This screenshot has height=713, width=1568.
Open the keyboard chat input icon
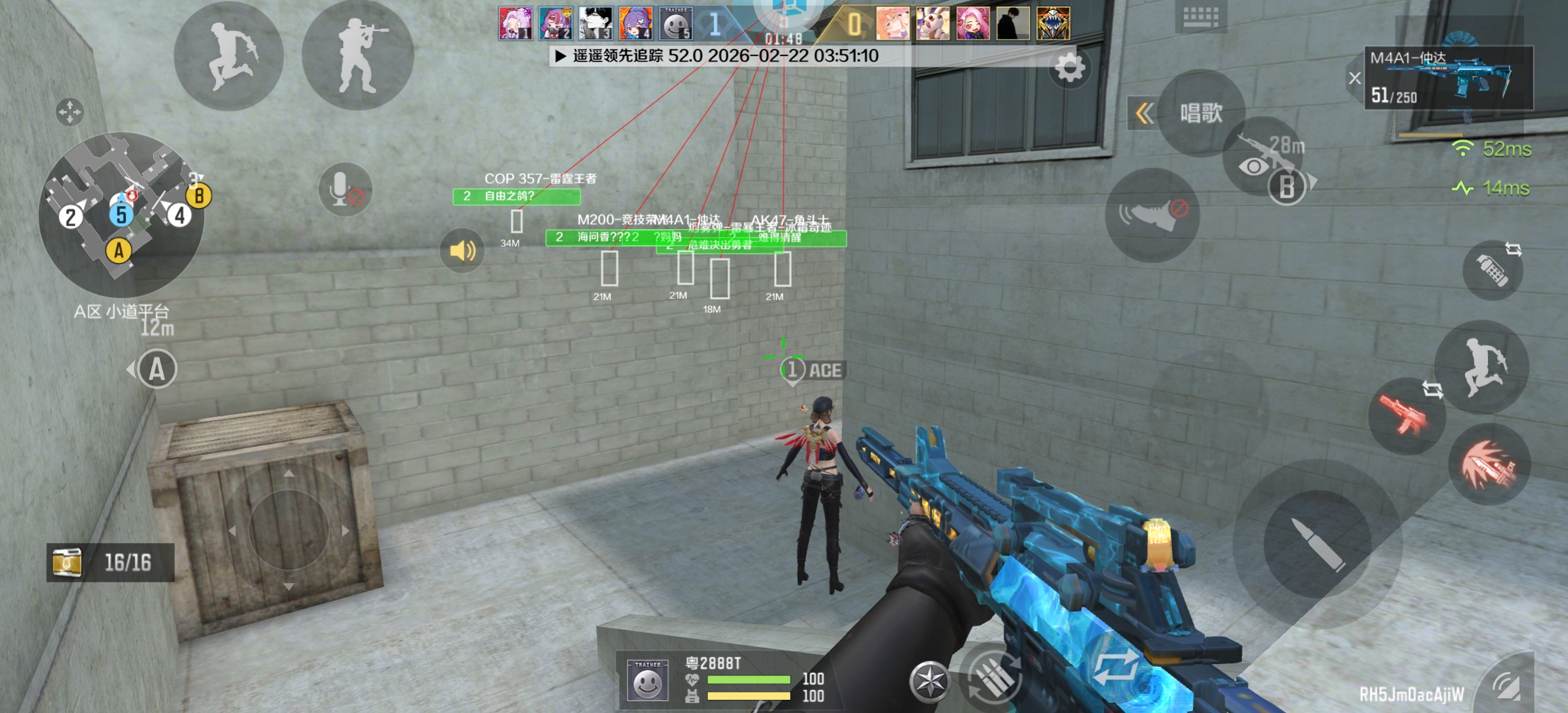click(1200, 17)
